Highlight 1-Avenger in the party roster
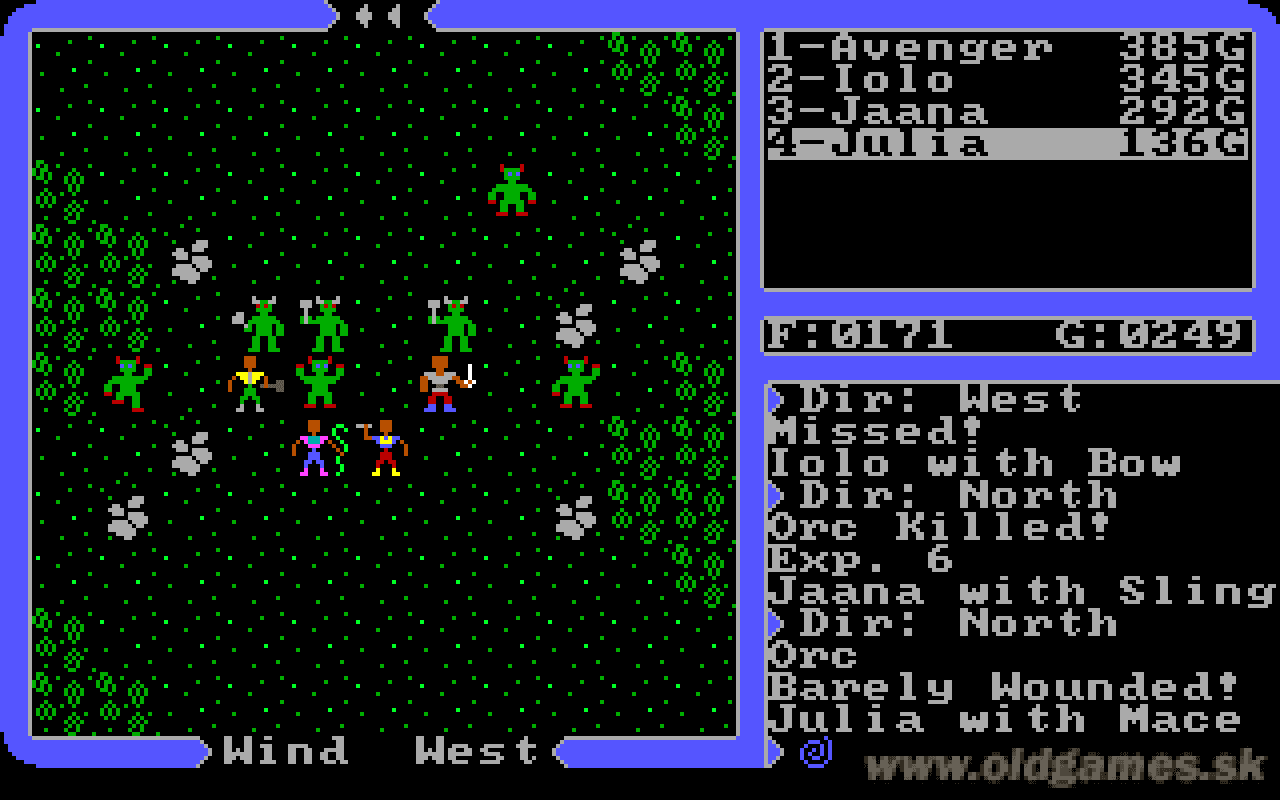Viewport: 1280px width, 800px height. [x=900, y=47]
